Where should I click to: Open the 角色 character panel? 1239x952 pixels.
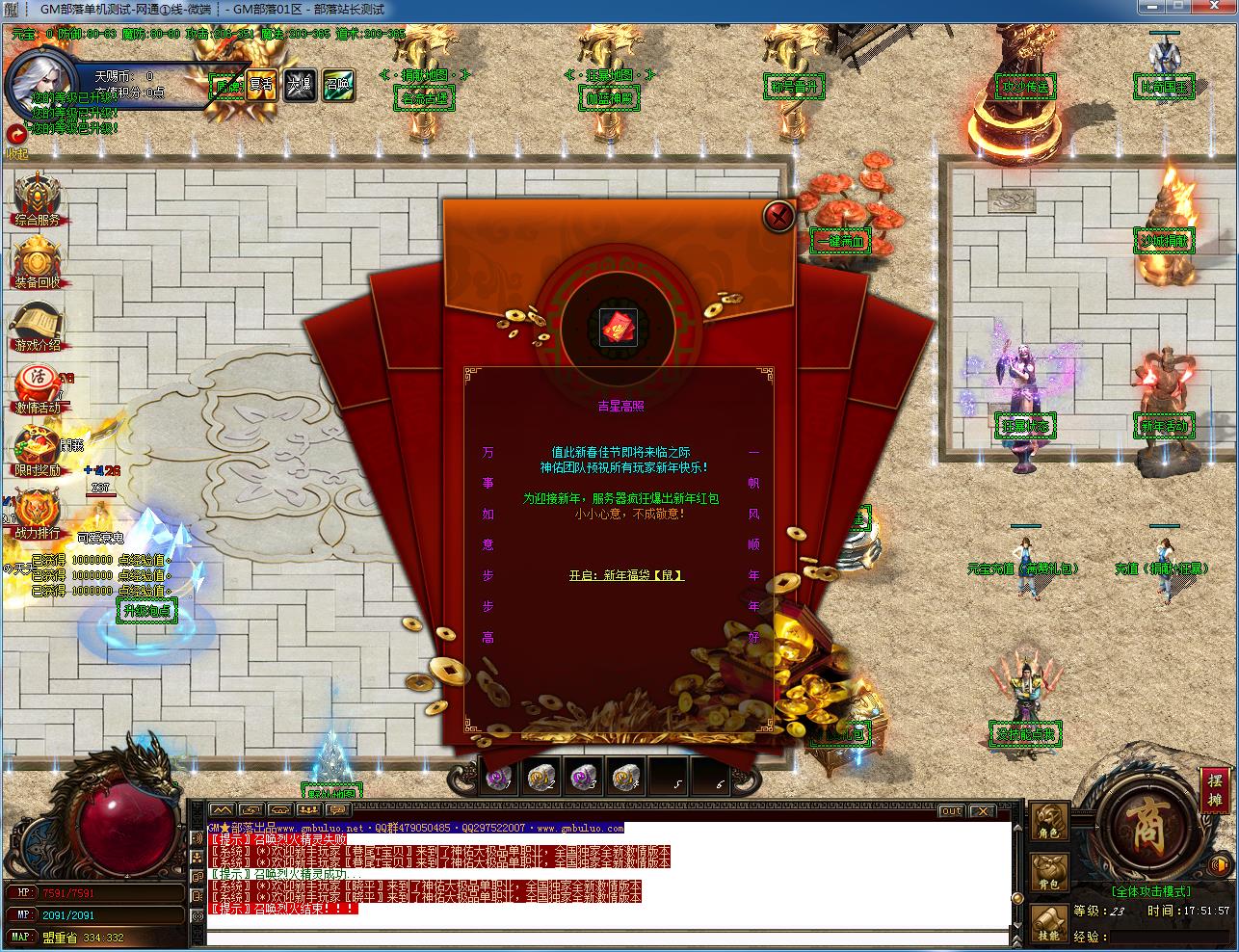tap(1048, 822)
